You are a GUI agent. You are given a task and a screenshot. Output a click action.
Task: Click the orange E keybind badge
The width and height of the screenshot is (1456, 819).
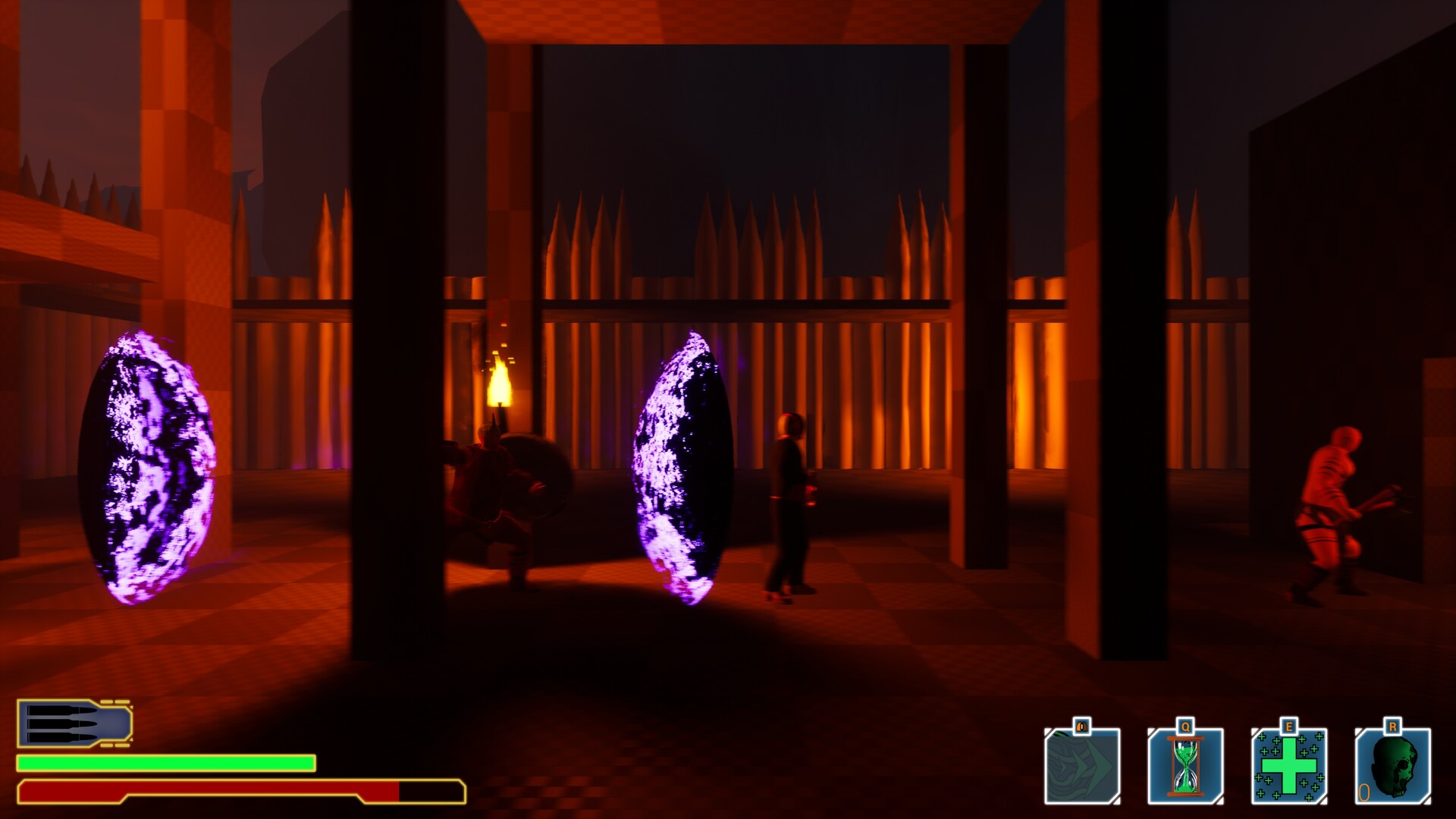point(1288,726)
